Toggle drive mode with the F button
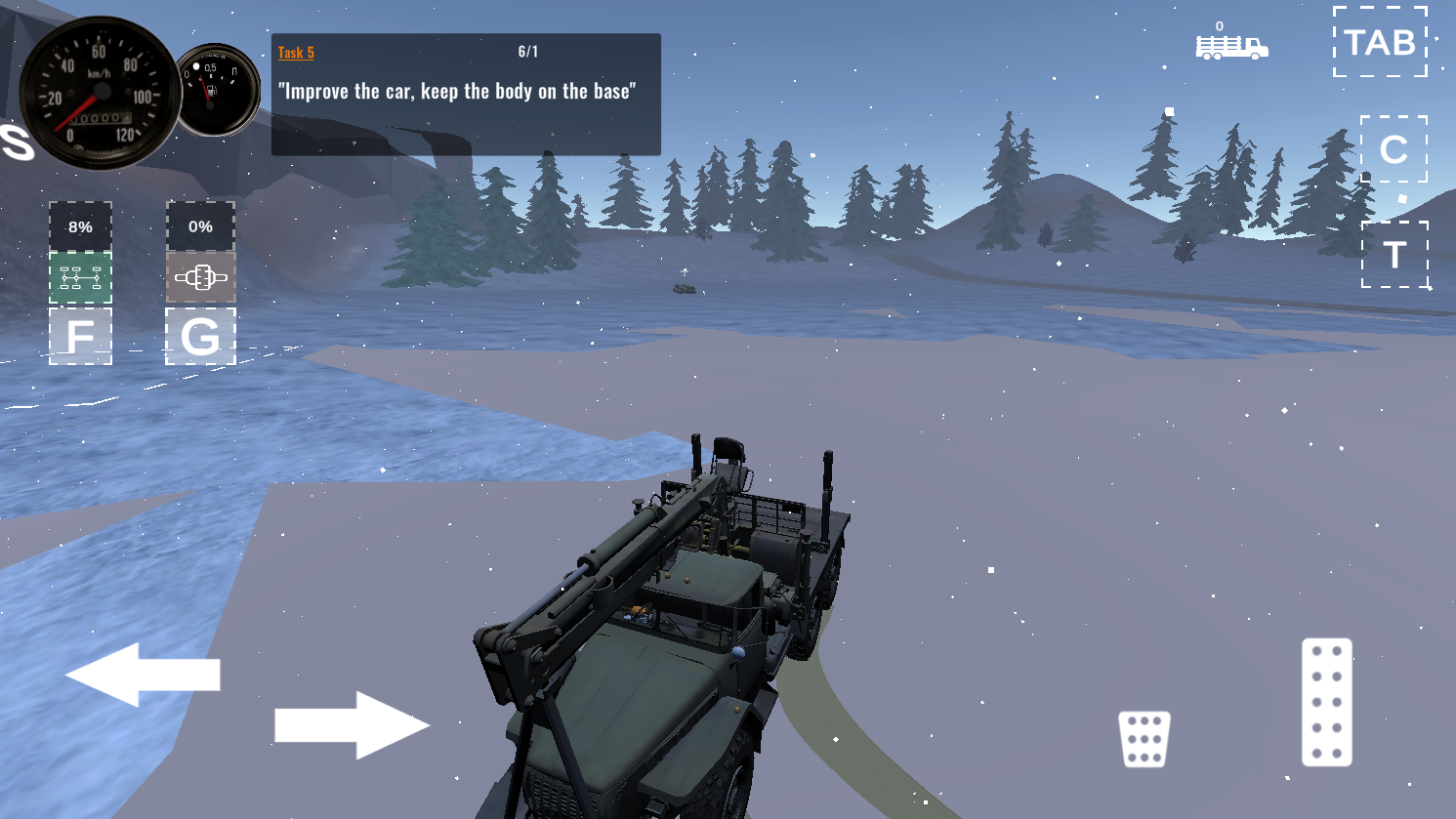The height and width of the screenshot is (819, 1456). (x=80, y=339)
